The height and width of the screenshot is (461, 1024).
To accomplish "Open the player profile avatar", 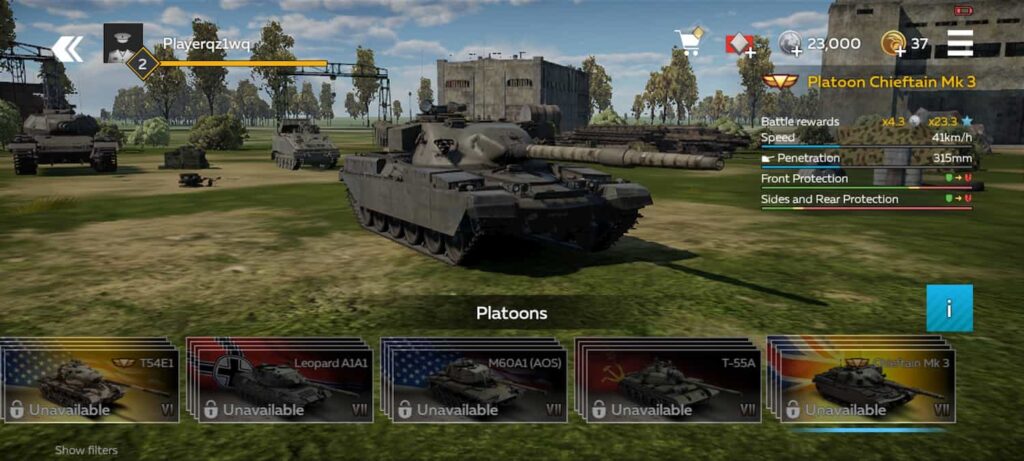I will pyautogui.click(x=122, y=41).
